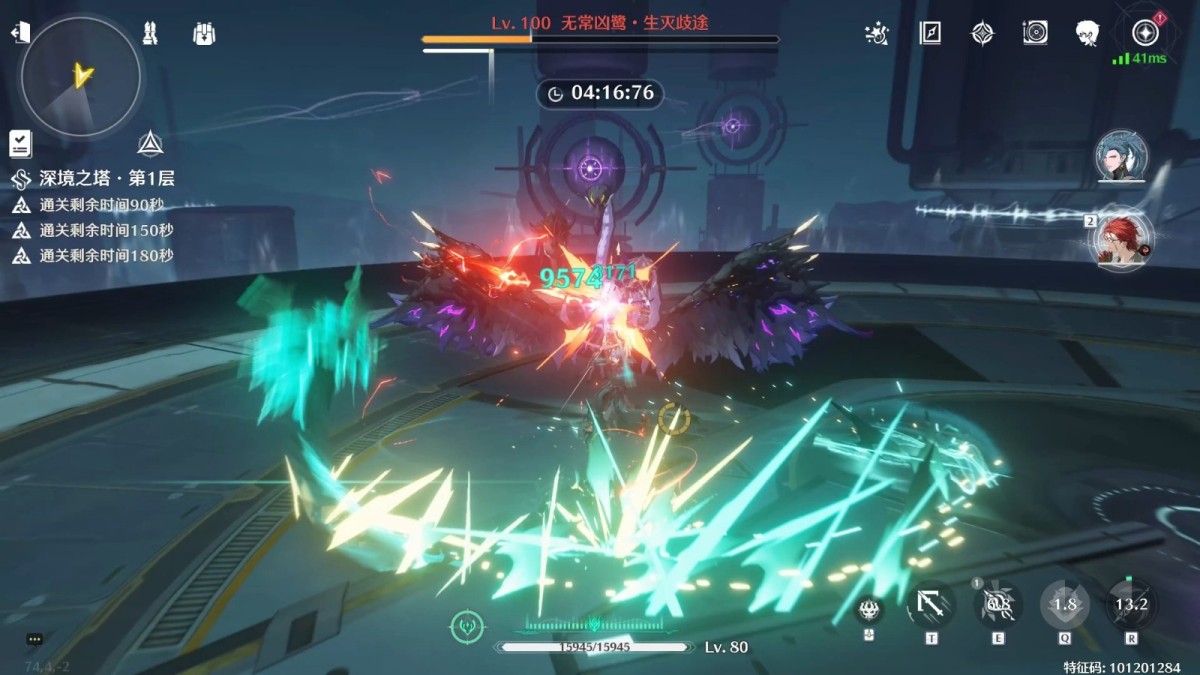Open the compass guidebook icon
The width and height of the screenshot is (1200, 675).
tap(930, 34)
